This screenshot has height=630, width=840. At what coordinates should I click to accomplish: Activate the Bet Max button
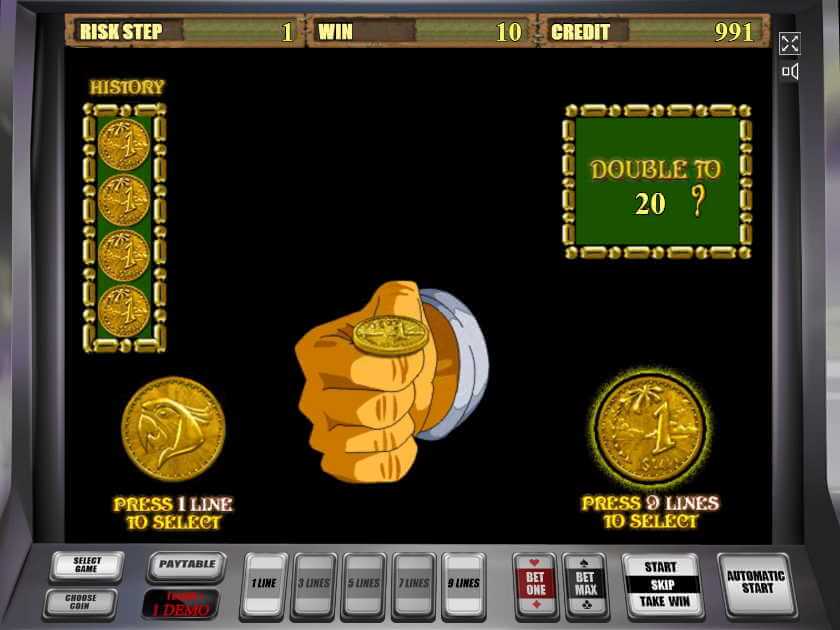pyautogui.click(x=584, y=584)
